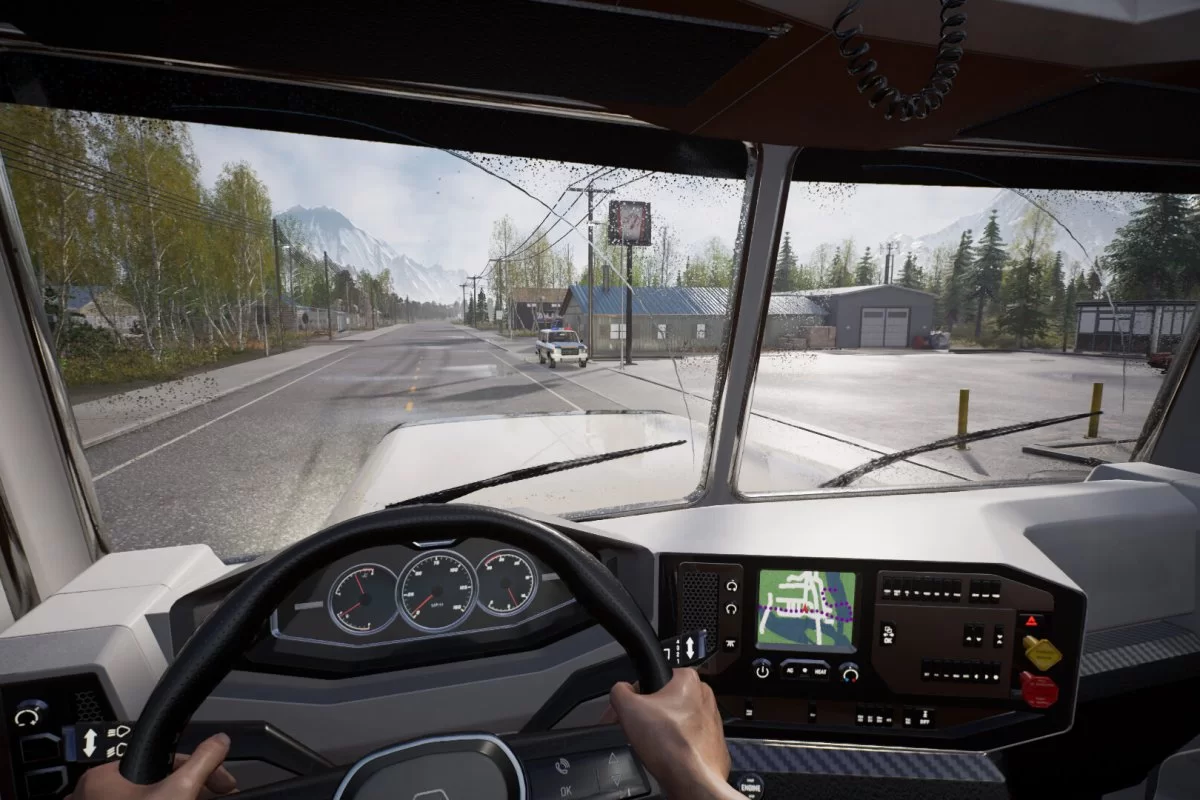The width and height of the screenshot is (1200, 800).
Task: Hit the climate panel power button
Action: [762, 670]
